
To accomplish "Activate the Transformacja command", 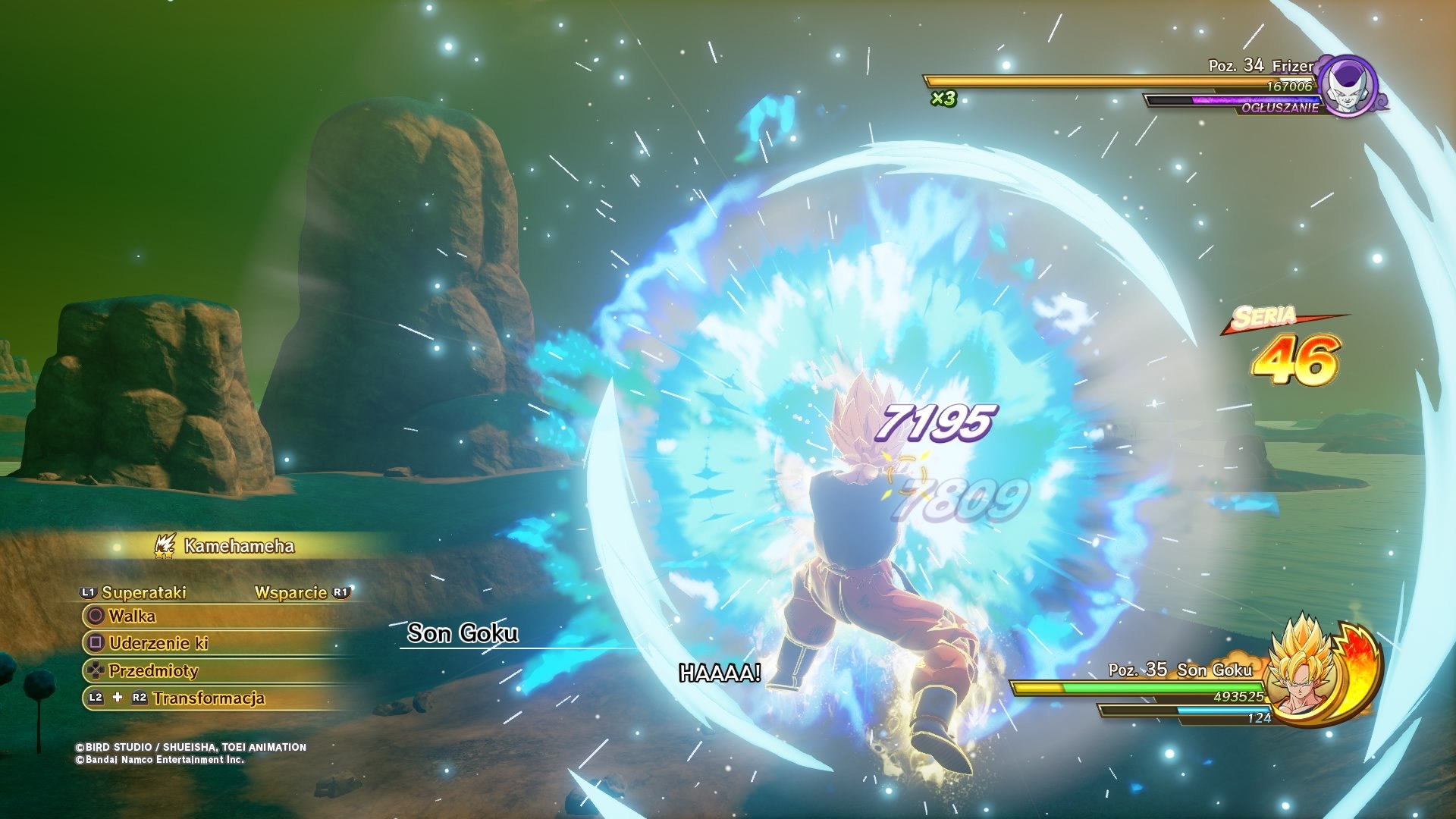I will pyautogui.click(x=209, y=698).
